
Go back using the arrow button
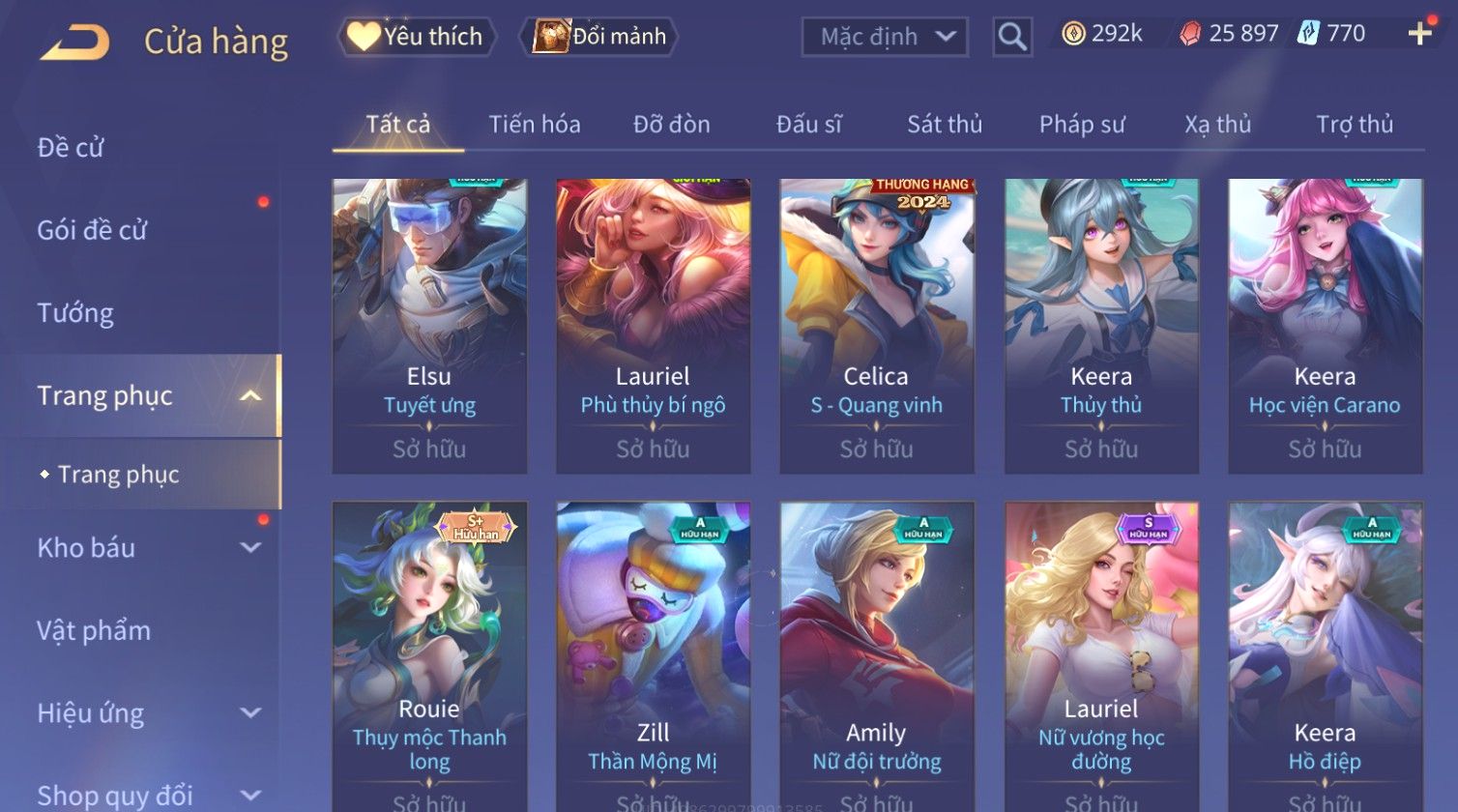[74, 43]
